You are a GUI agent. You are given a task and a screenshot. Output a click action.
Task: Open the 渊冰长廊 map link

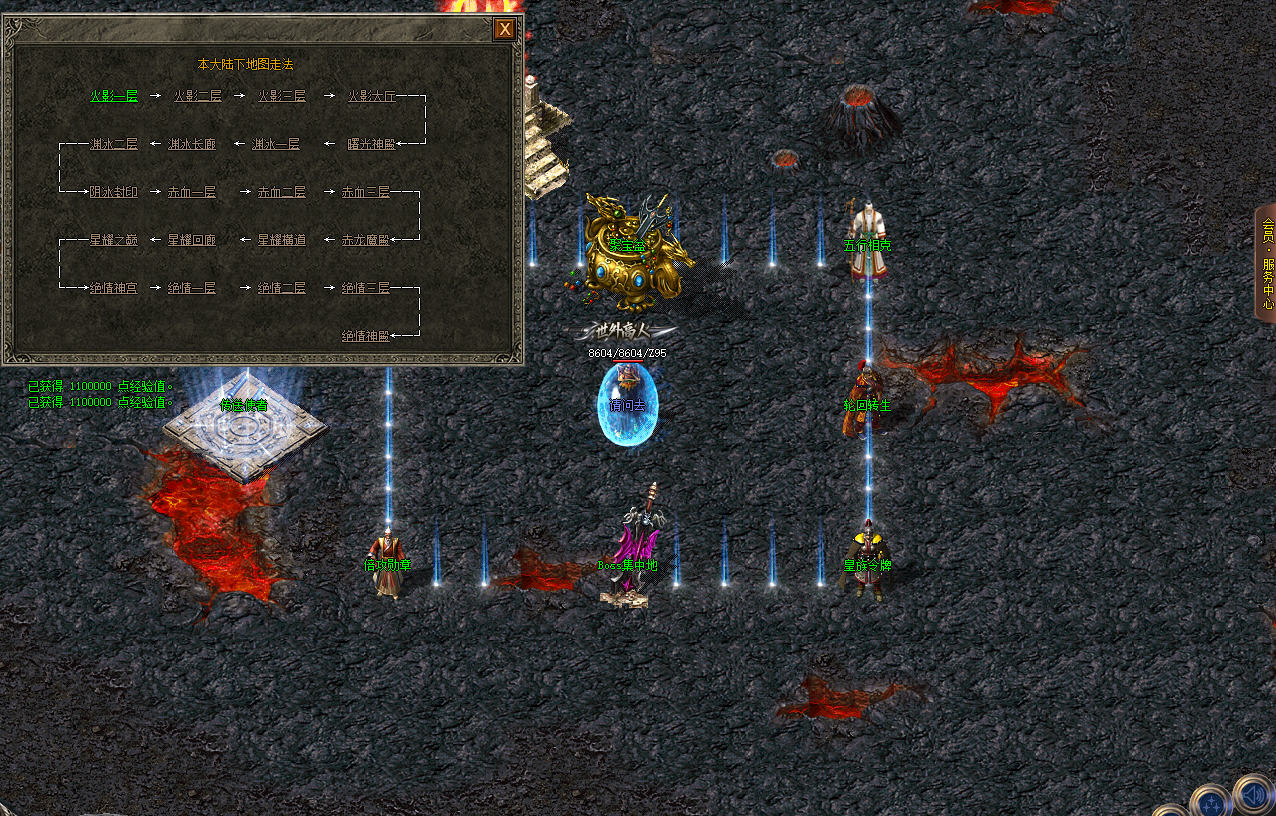coord(192,144)
